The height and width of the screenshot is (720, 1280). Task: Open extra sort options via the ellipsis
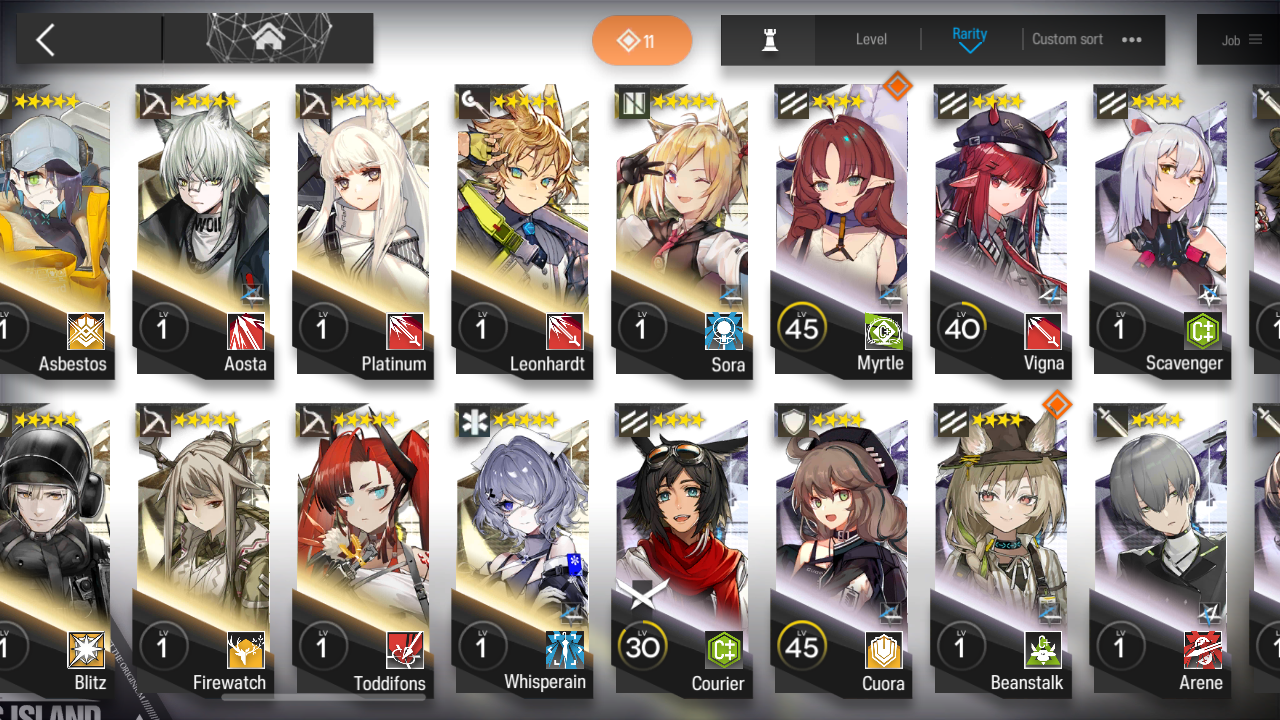1133,40
